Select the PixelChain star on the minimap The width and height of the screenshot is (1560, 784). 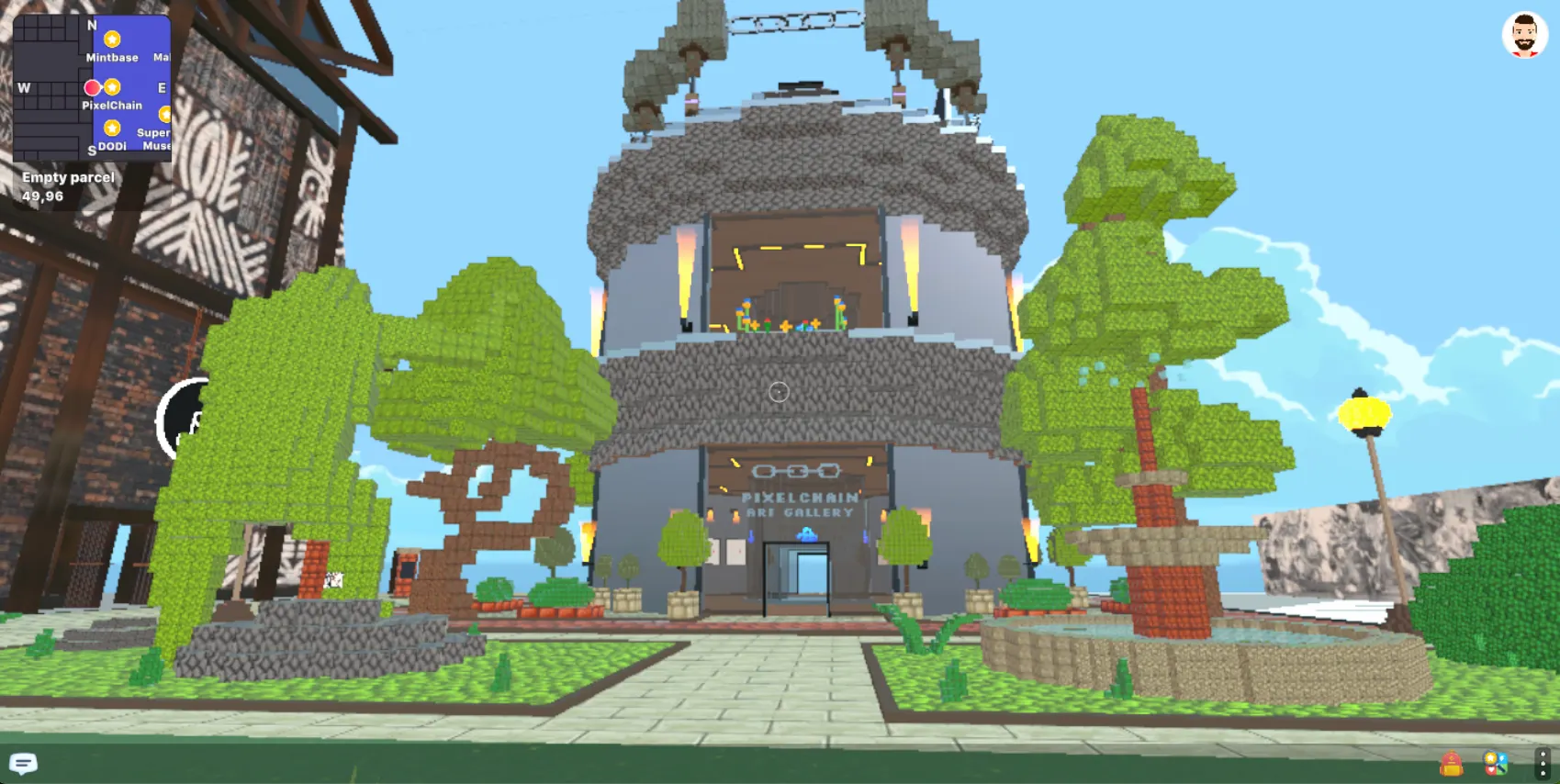[112, 85]
